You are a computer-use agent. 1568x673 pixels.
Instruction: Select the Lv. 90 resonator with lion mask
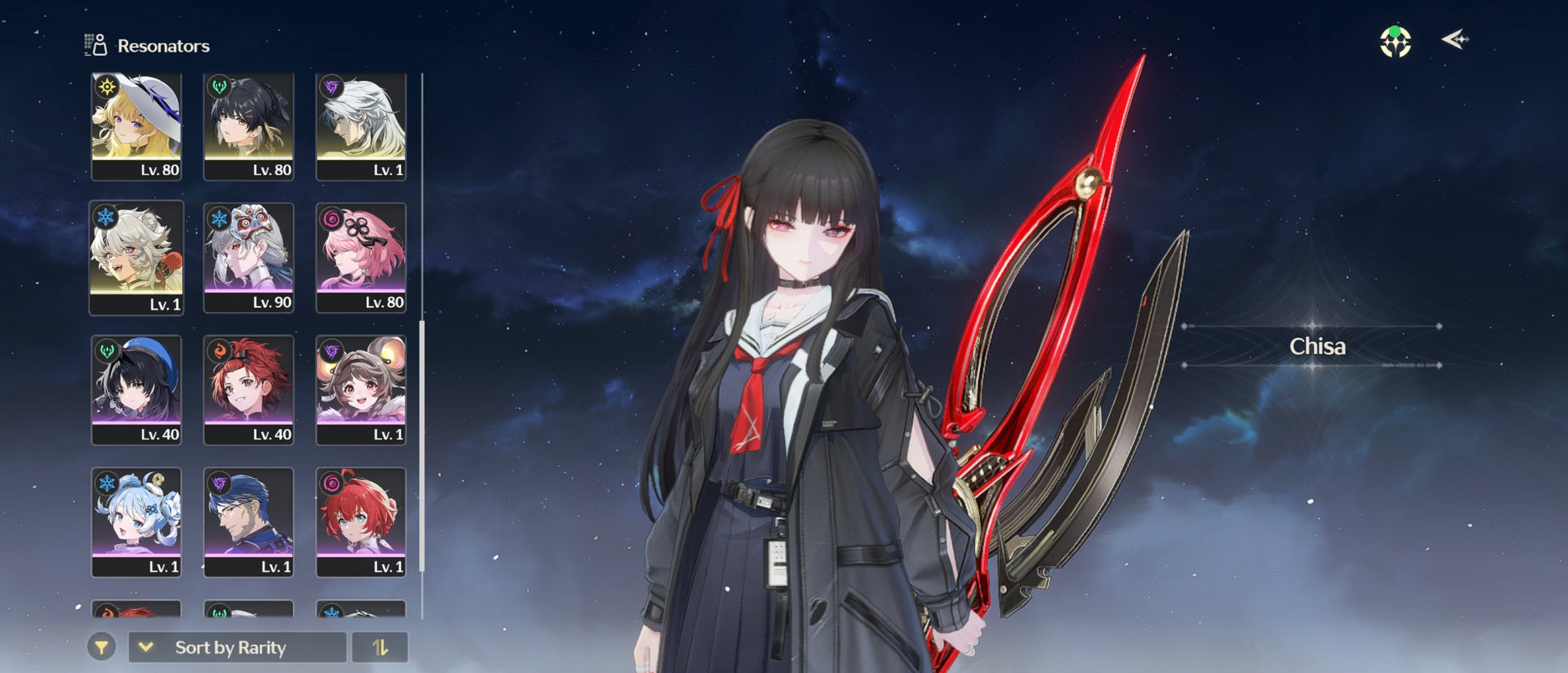[248, 258]
